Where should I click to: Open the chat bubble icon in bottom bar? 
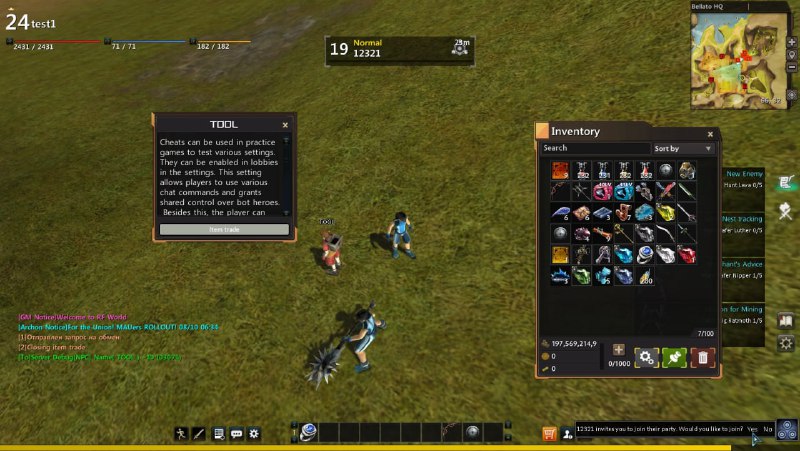click(x=237, y=433)
